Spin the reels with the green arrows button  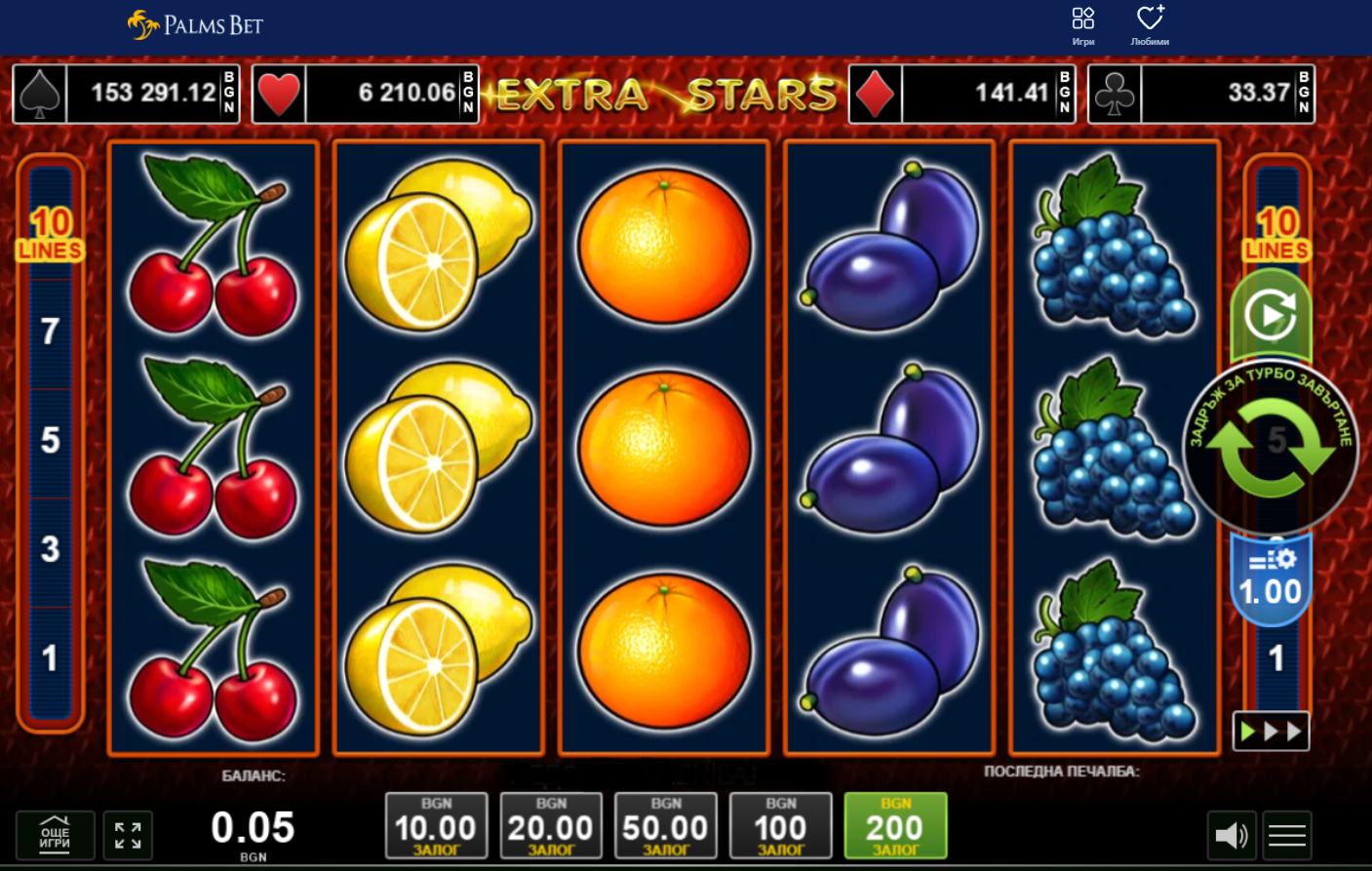1270,447
